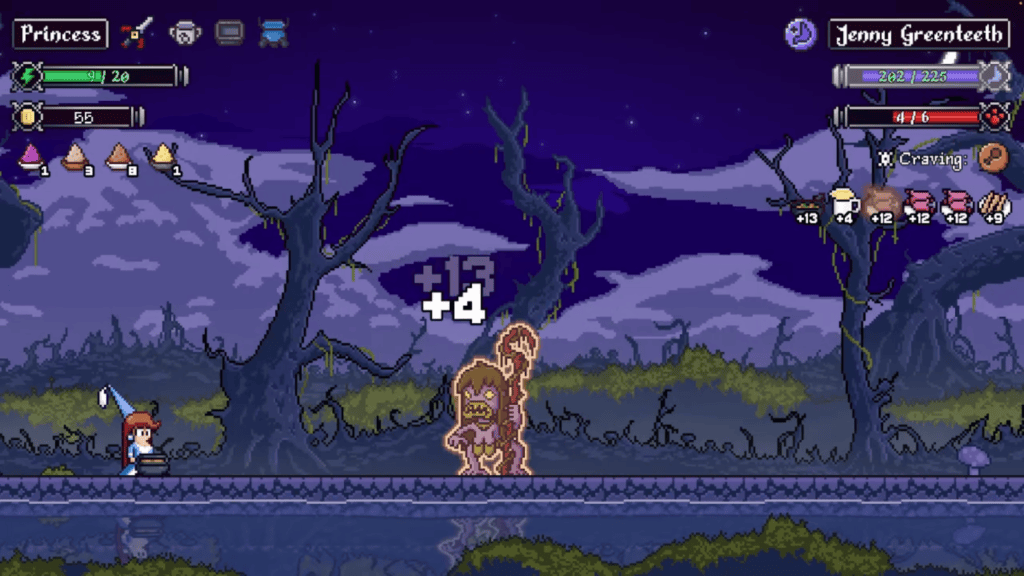
Task: Select the sword equipment icon
Action: 135,34
